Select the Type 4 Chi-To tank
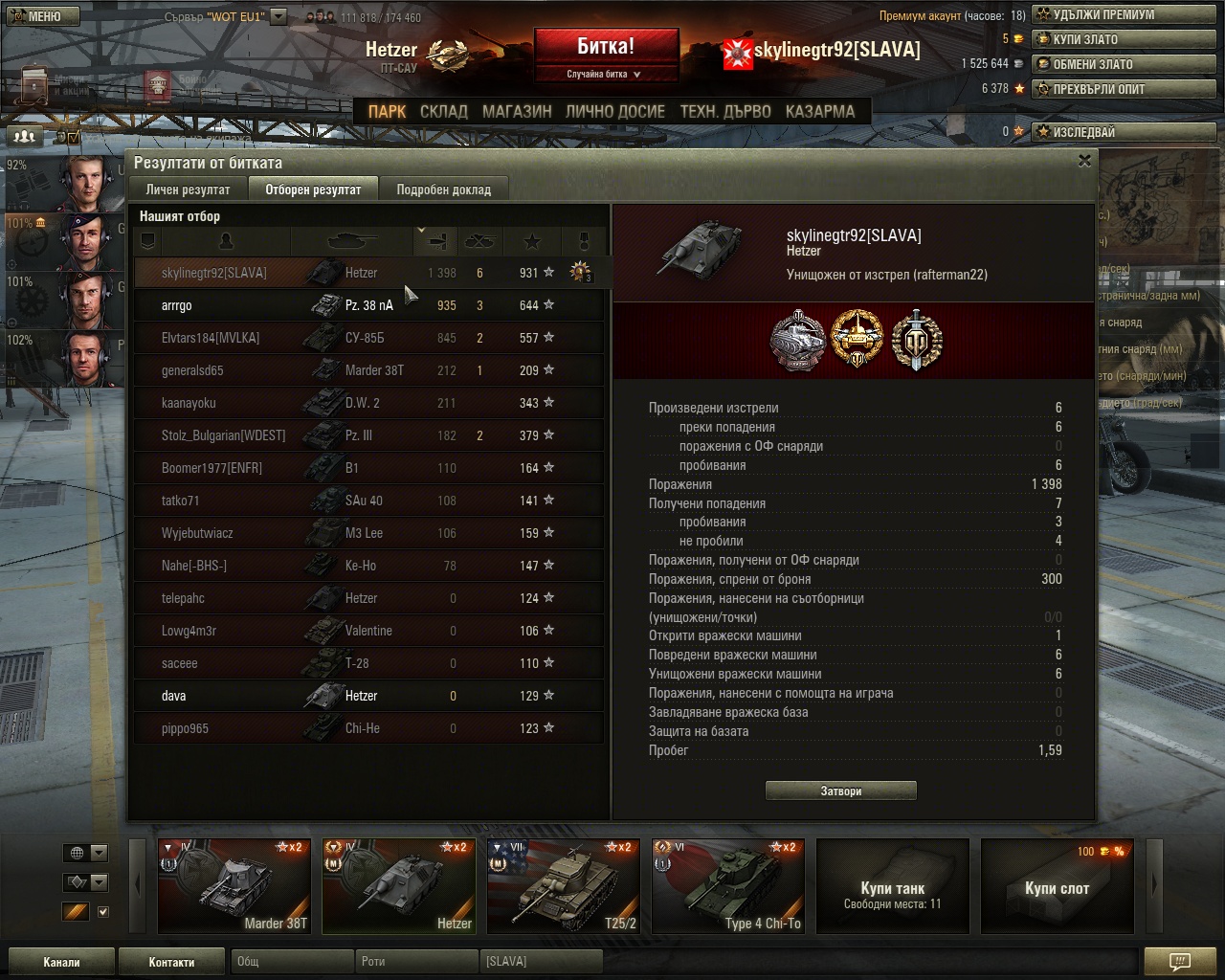1225x980 pixels. (728, 885)
